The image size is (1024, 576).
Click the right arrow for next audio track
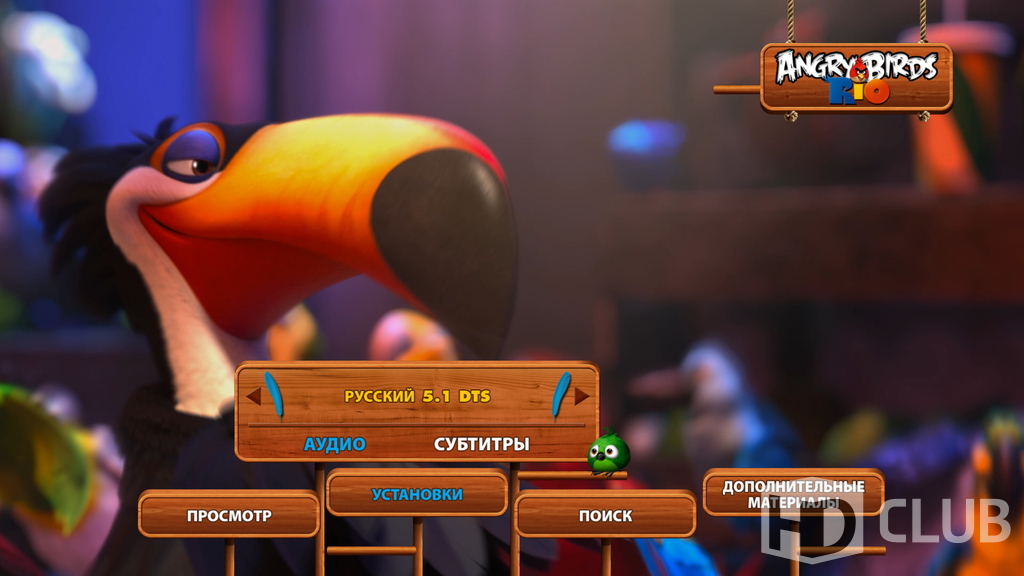[x=581, y=396]
